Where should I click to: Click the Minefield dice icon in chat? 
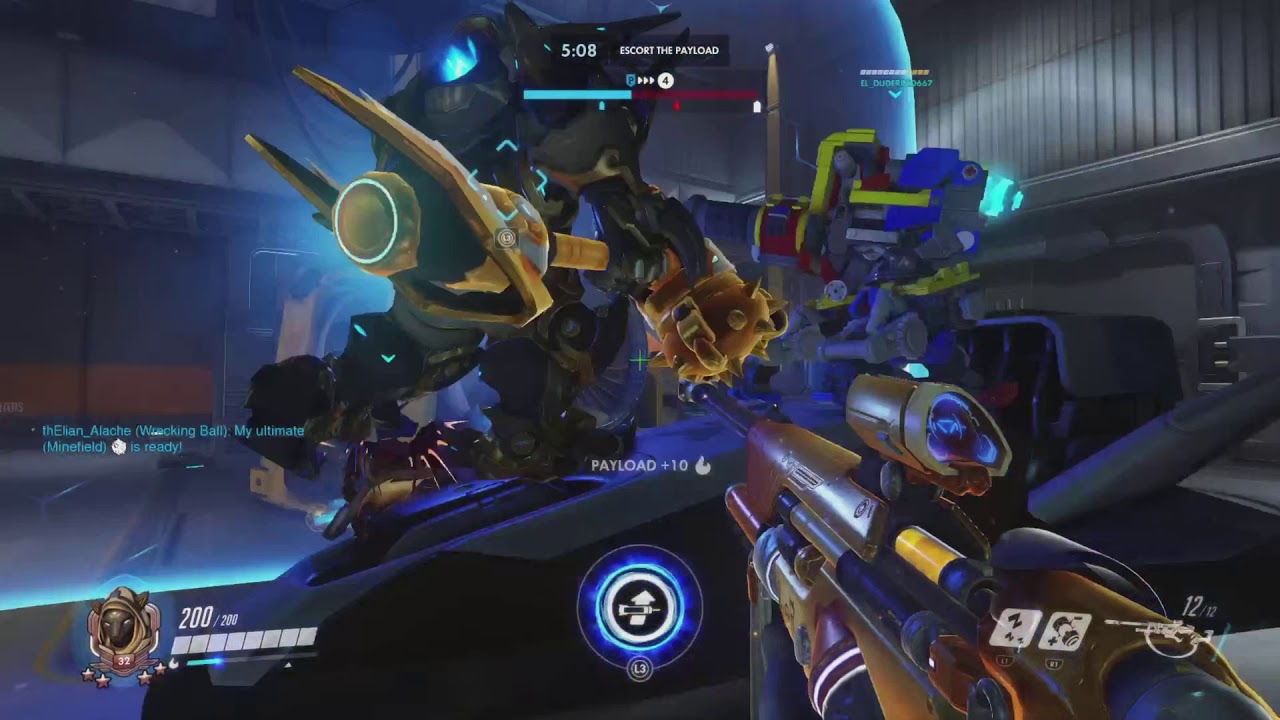119,447
